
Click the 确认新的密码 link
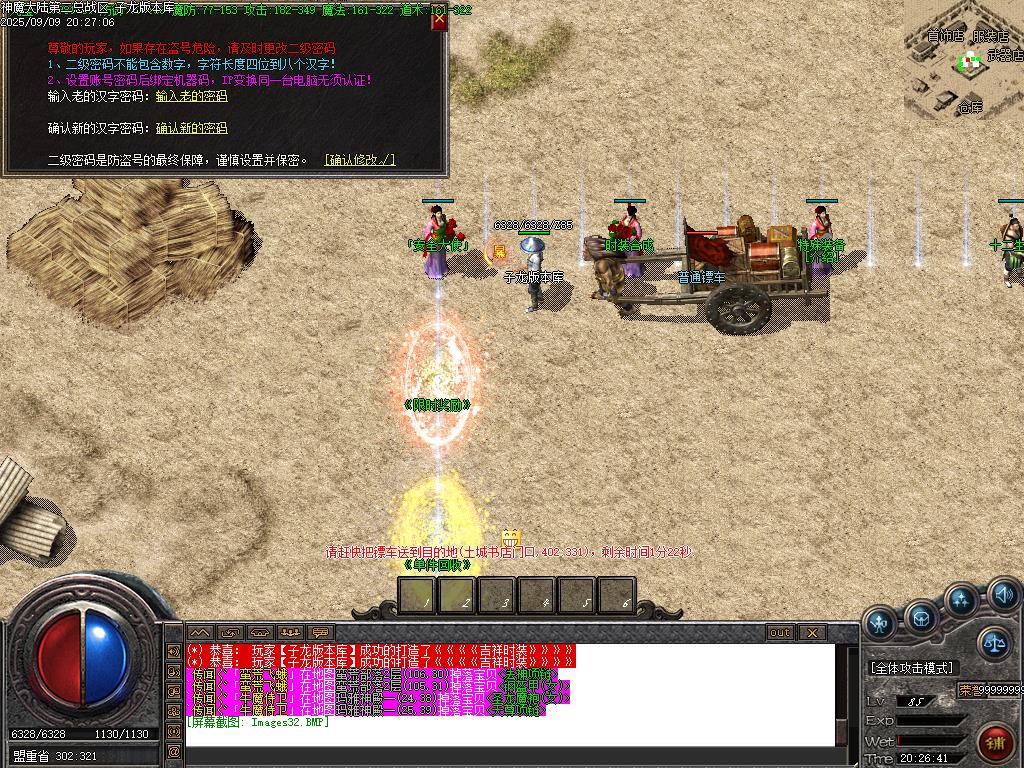click(x=192, y=129)
